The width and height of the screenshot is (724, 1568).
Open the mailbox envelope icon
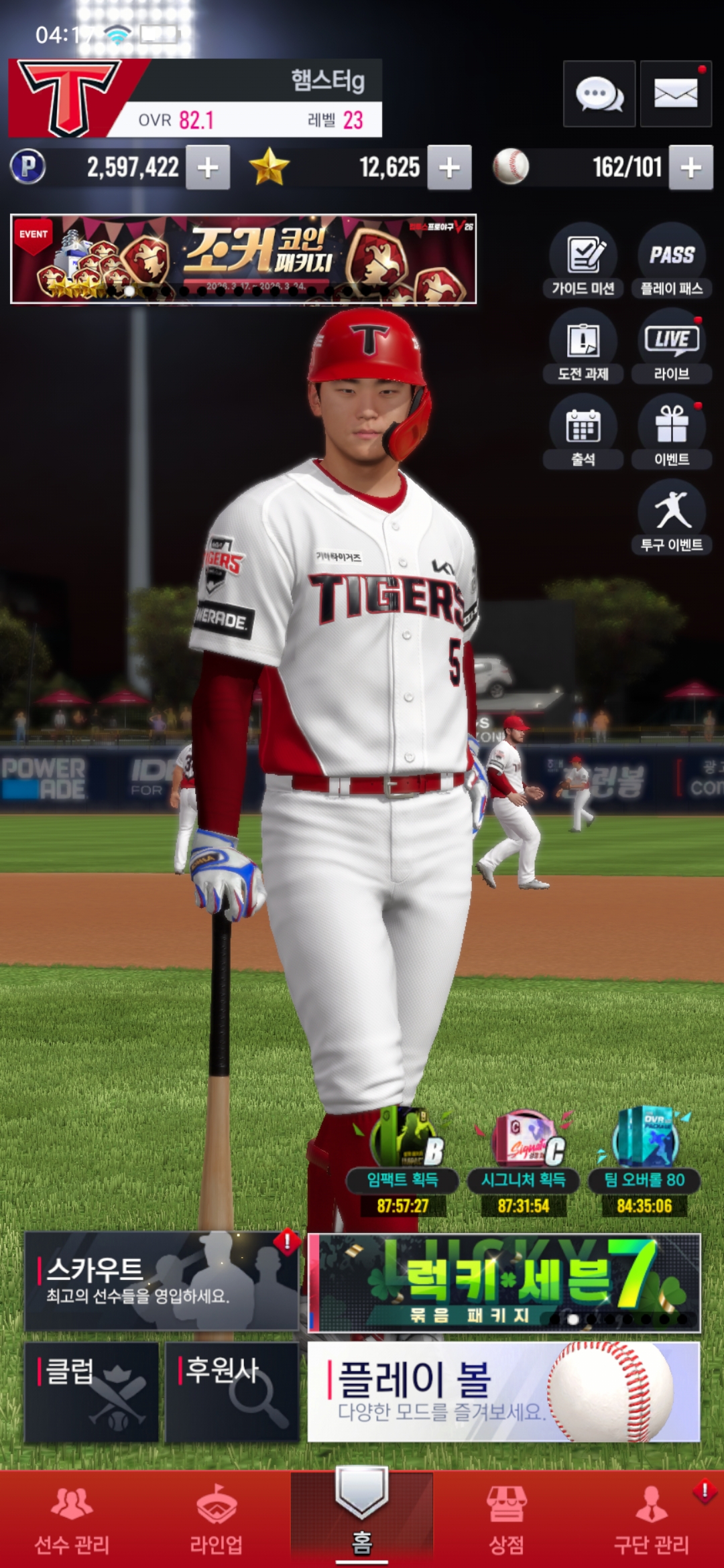click(x=675, y=94)
